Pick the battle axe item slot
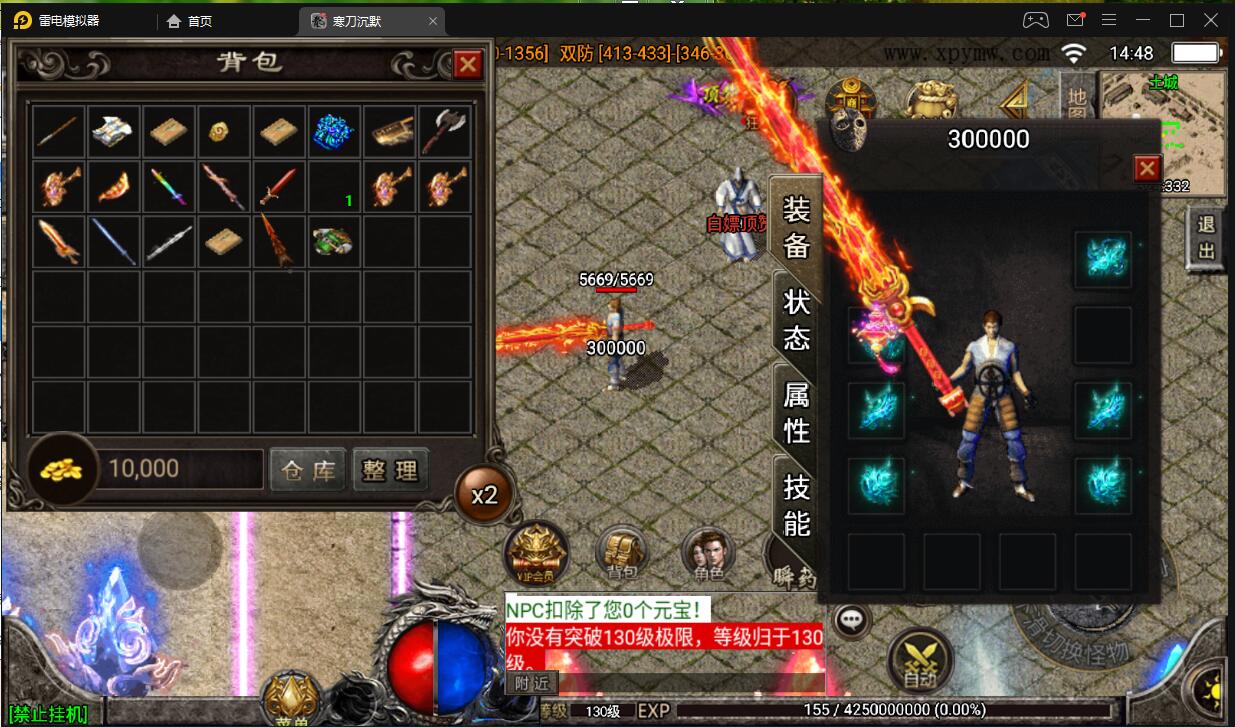 point(445,131)
